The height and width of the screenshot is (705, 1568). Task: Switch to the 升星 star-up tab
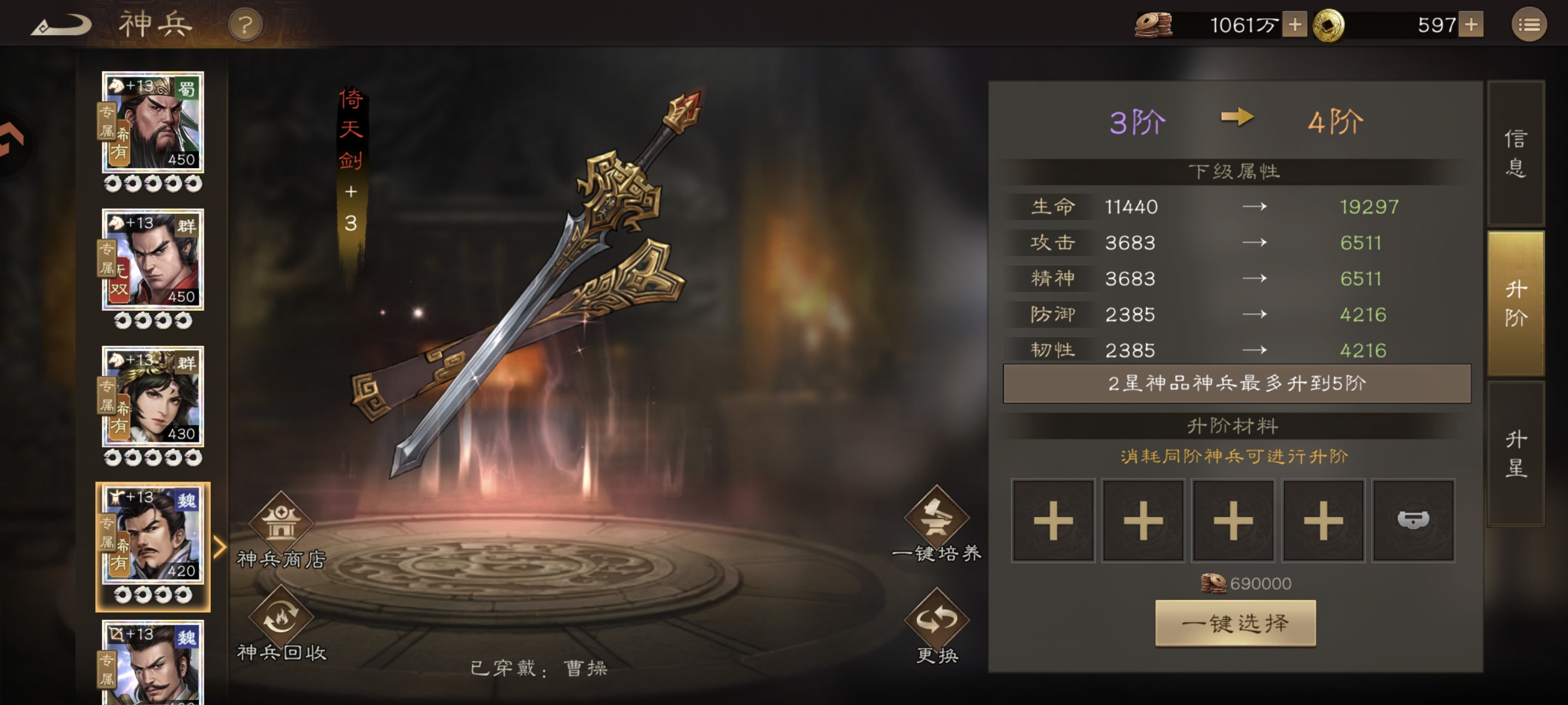point(1515,454)
